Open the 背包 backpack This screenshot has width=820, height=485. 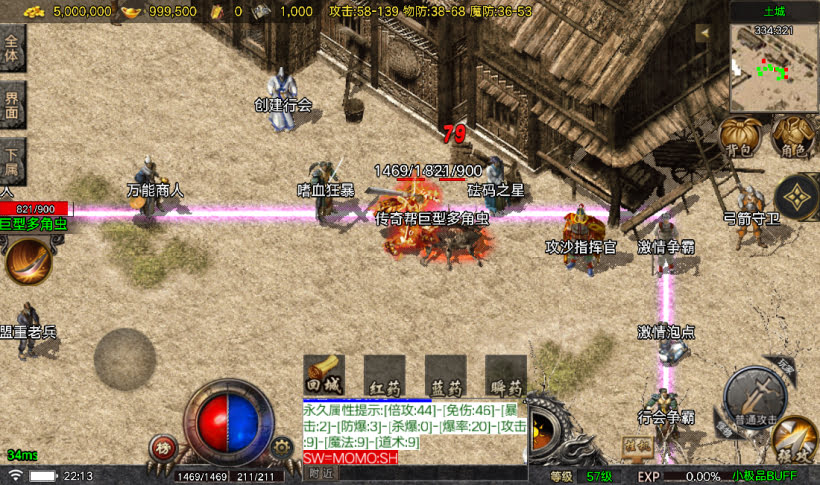click(738, 136)
